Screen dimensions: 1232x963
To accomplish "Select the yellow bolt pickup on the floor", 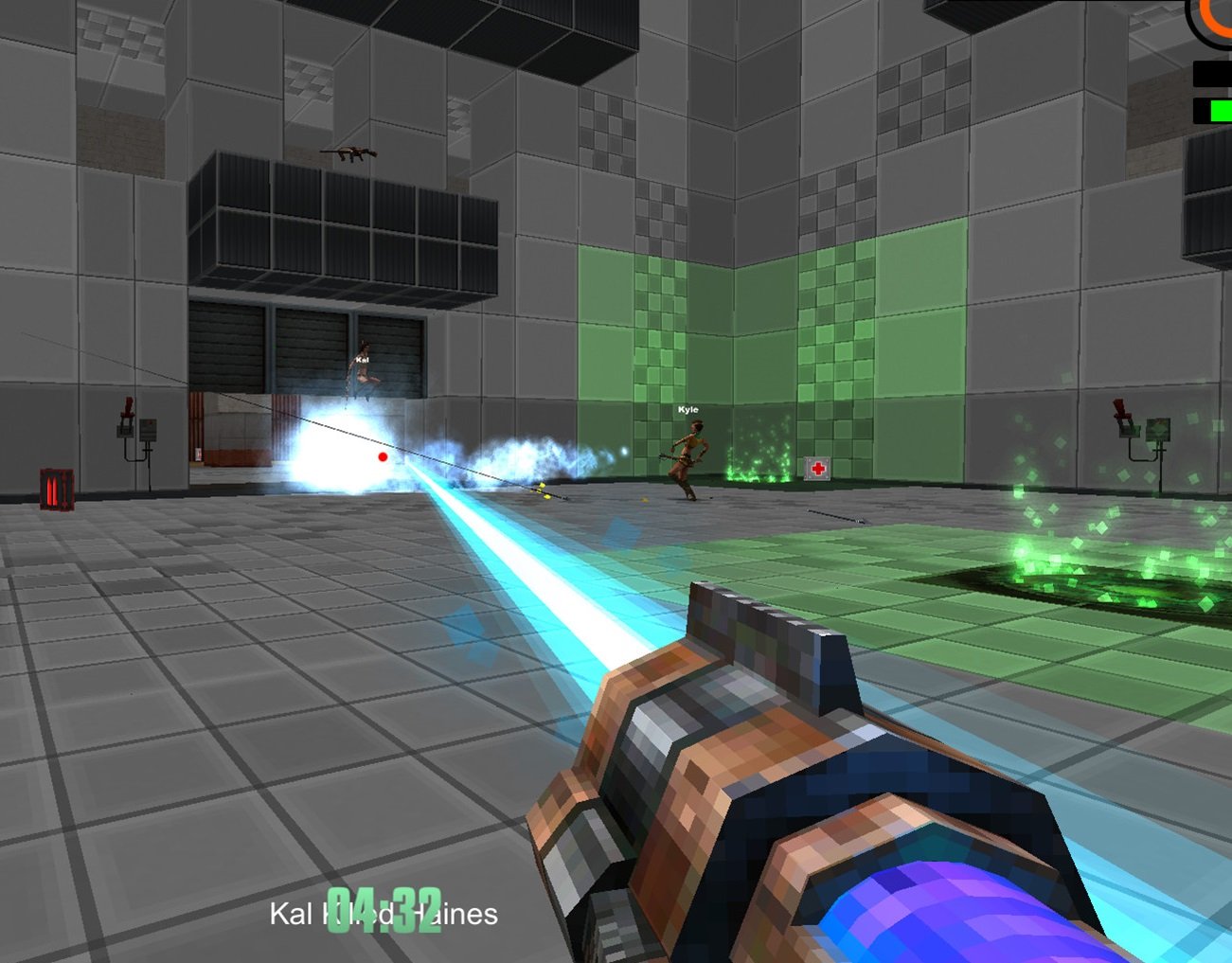I will pos(541,492).
